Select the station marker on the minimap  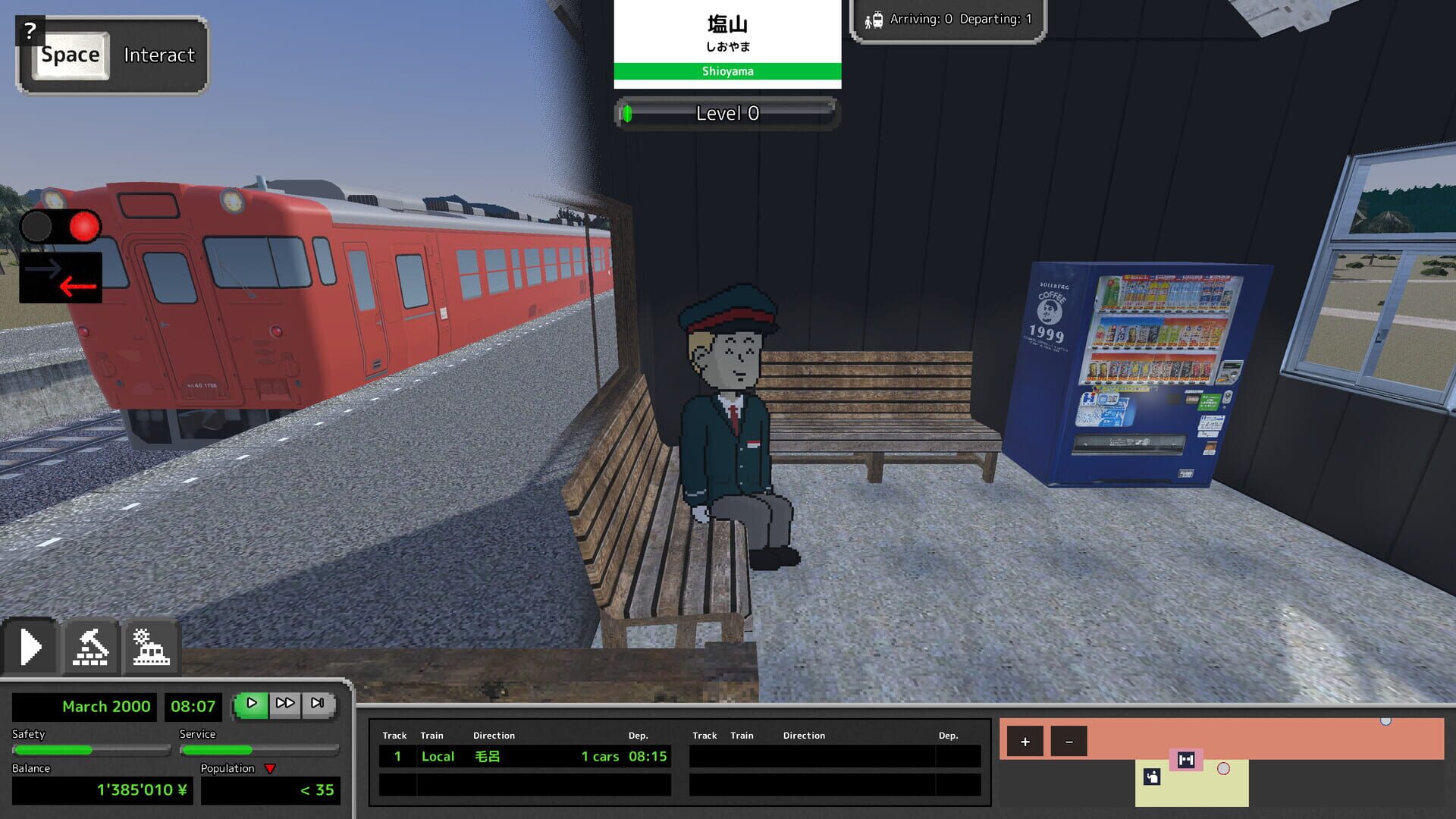(1186, 759)
